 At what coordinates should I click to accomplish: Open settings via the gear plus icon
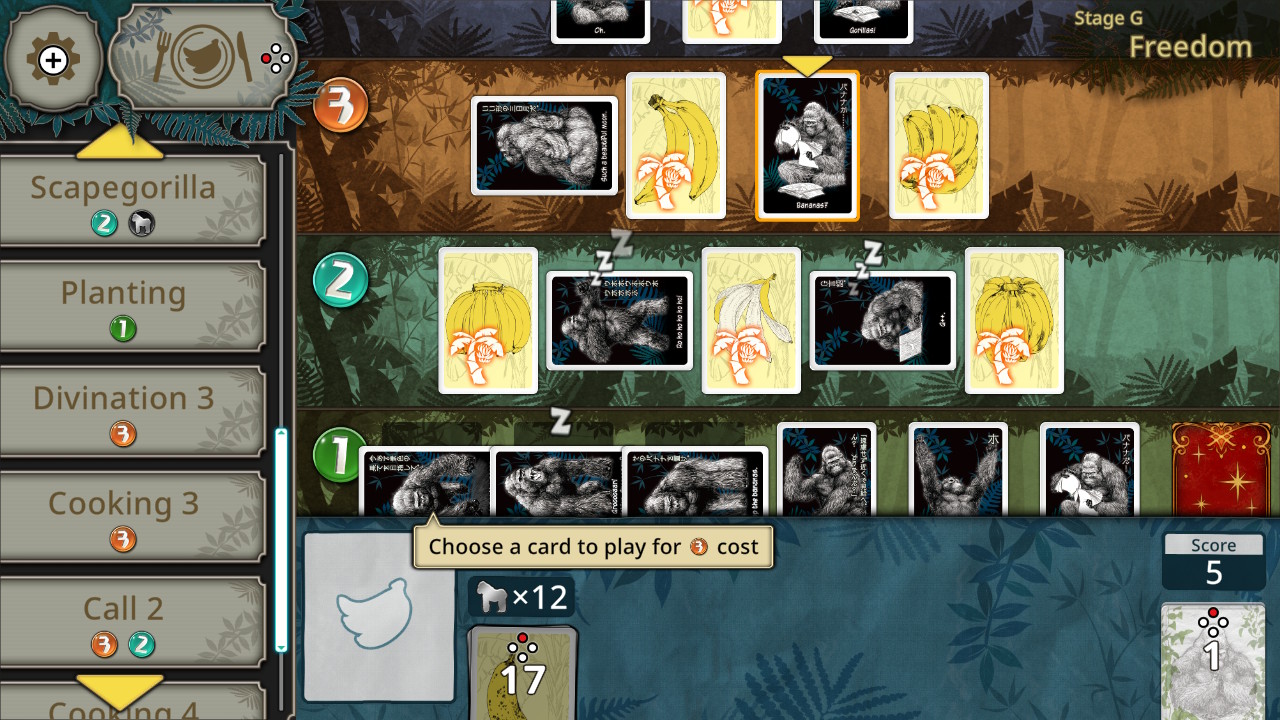click(52, 57)
